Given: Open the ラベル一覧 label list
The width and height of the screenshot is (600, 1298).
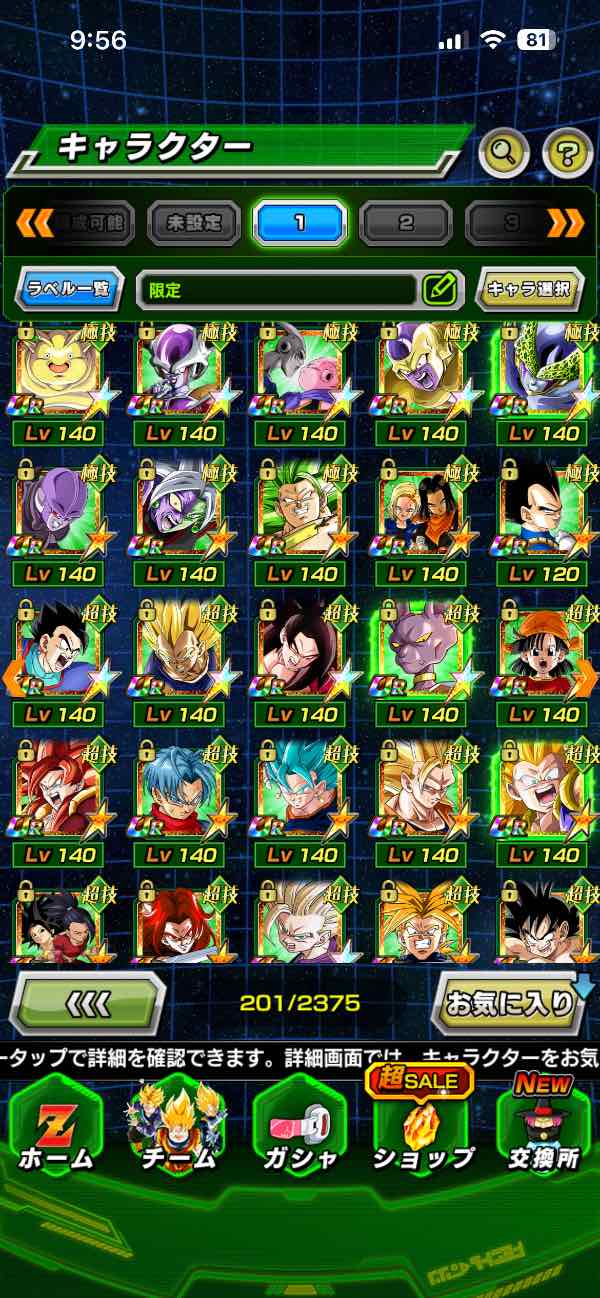Looking at the screenshot, I should click(x=70, y=290).
